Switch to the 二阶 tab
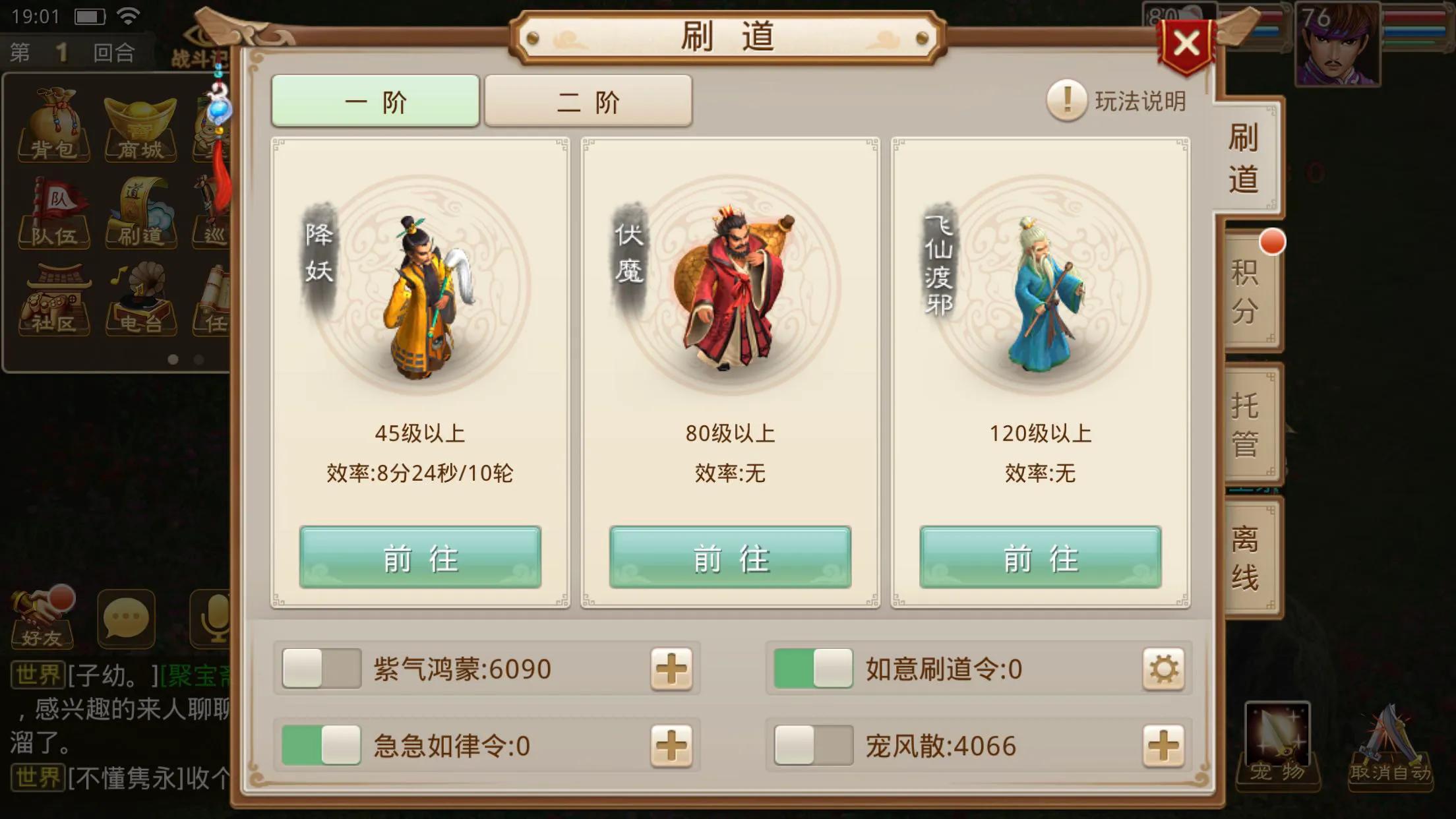Image resolution: width=1456 pixels, height=819 pixels. coord(588,101)
